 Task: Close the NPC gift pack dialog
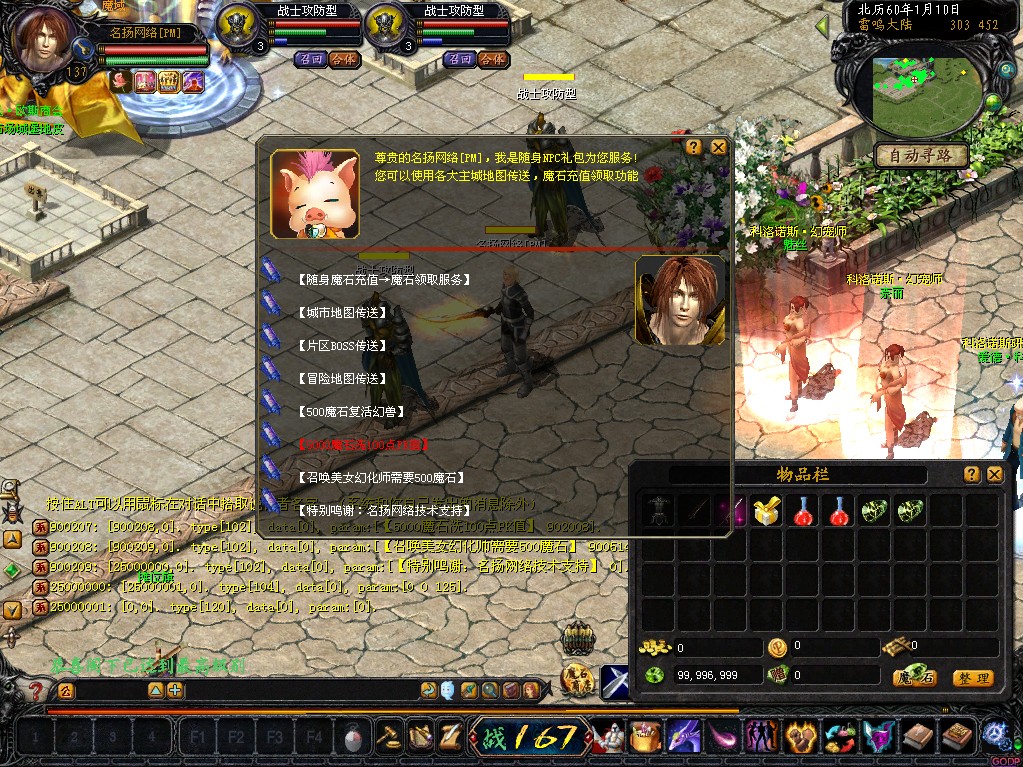tap(718, 147)
